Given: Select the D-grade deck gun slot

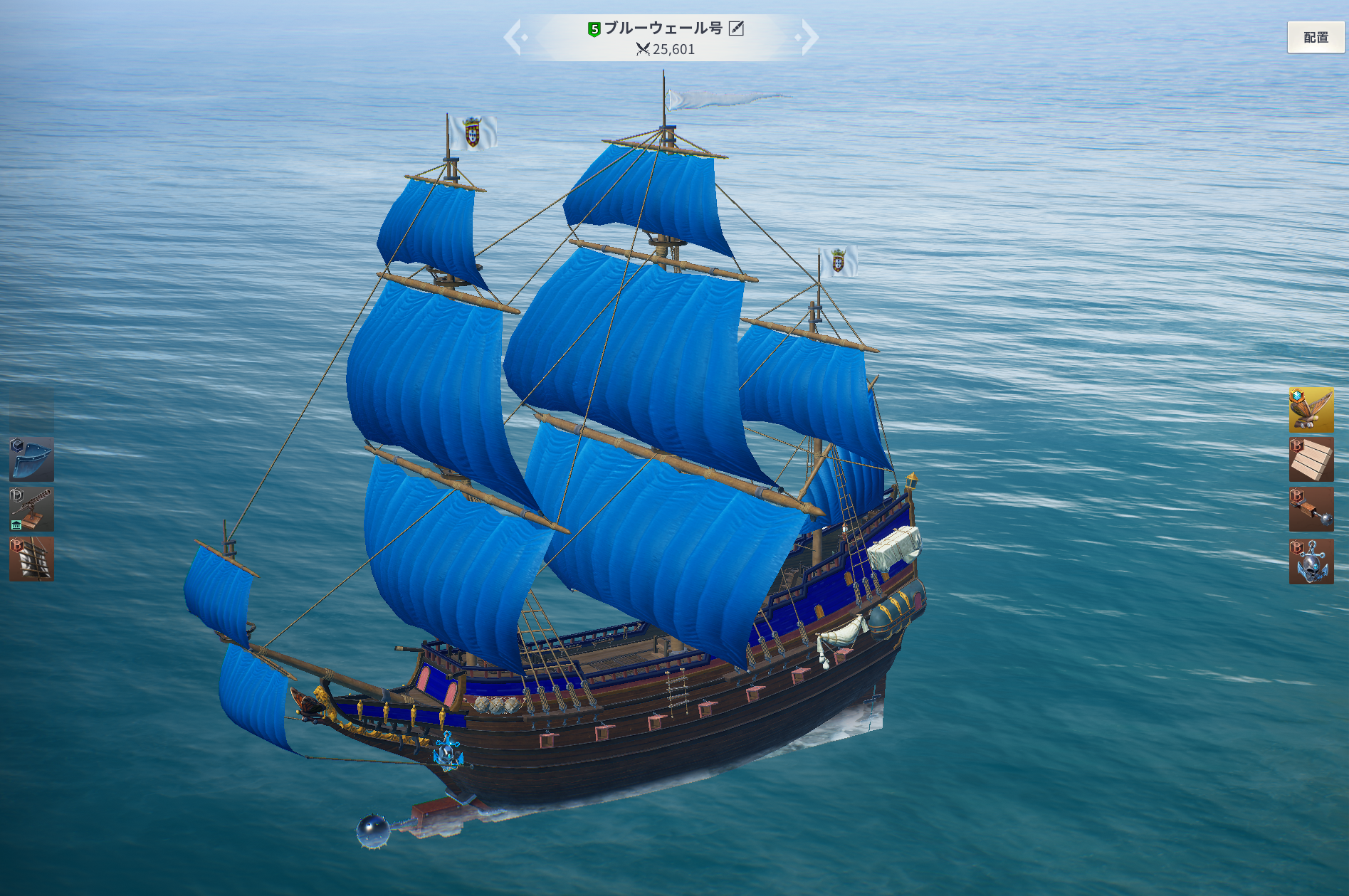Looking at the screenshot, I should coord(31,510).
